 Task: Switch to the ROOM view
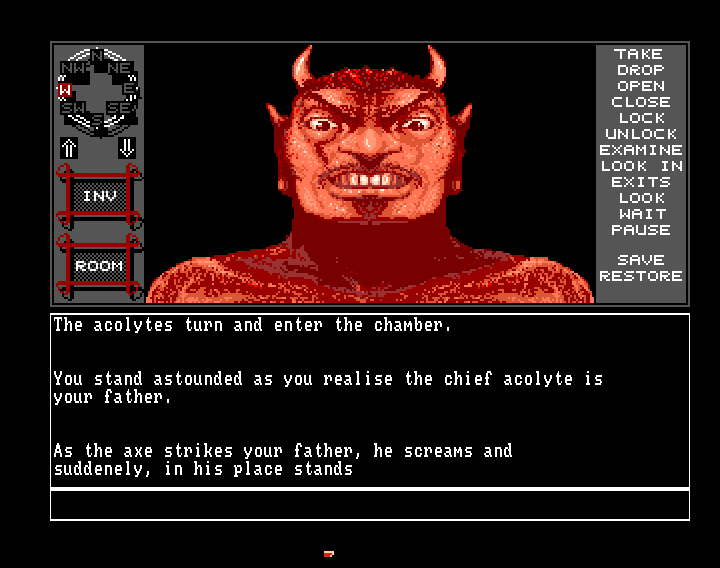click(98, 266)
